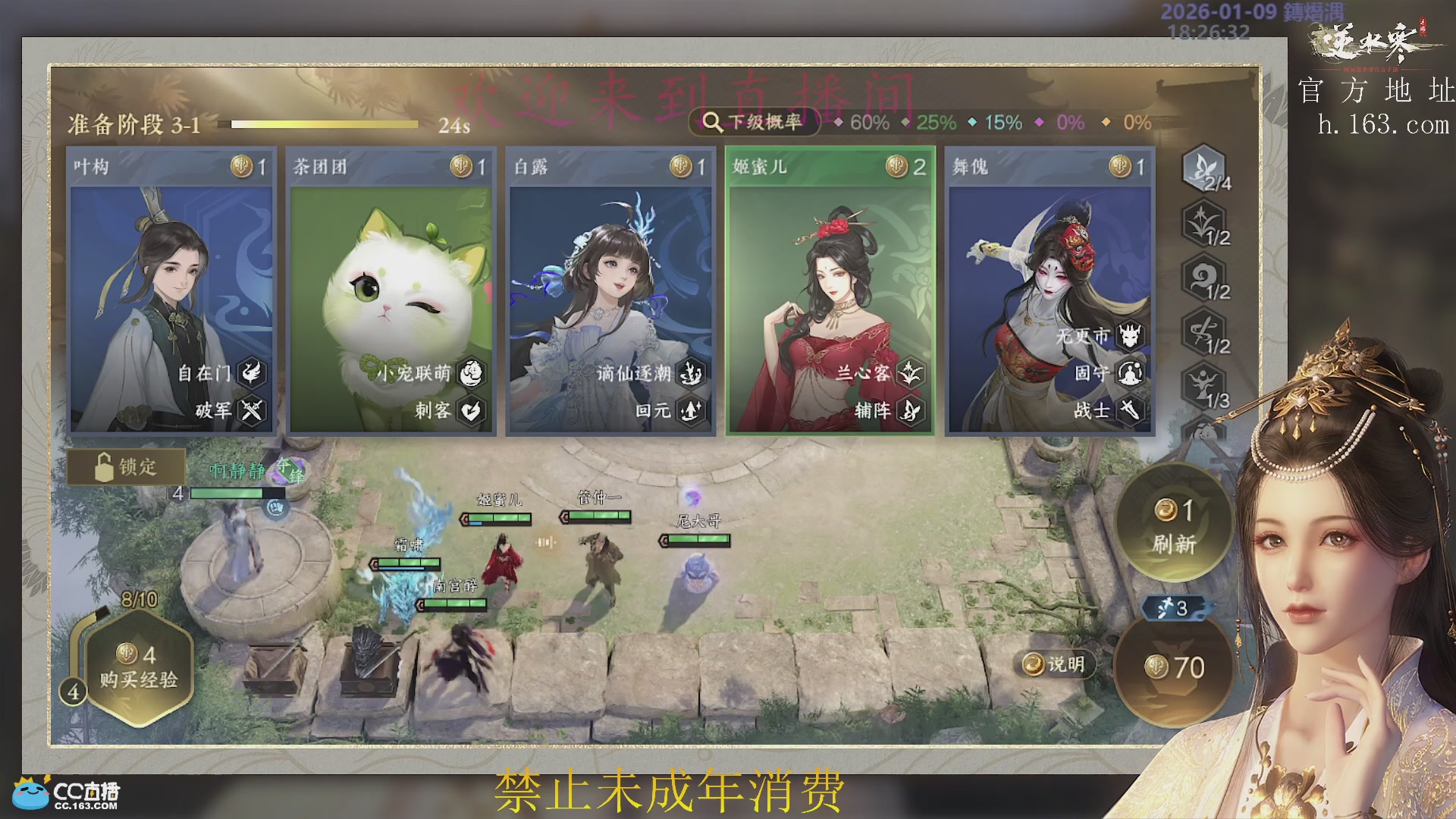1456x819 pixels.
Task: Toggle the 25% probability filter diamond
Action: click(906, 121)
